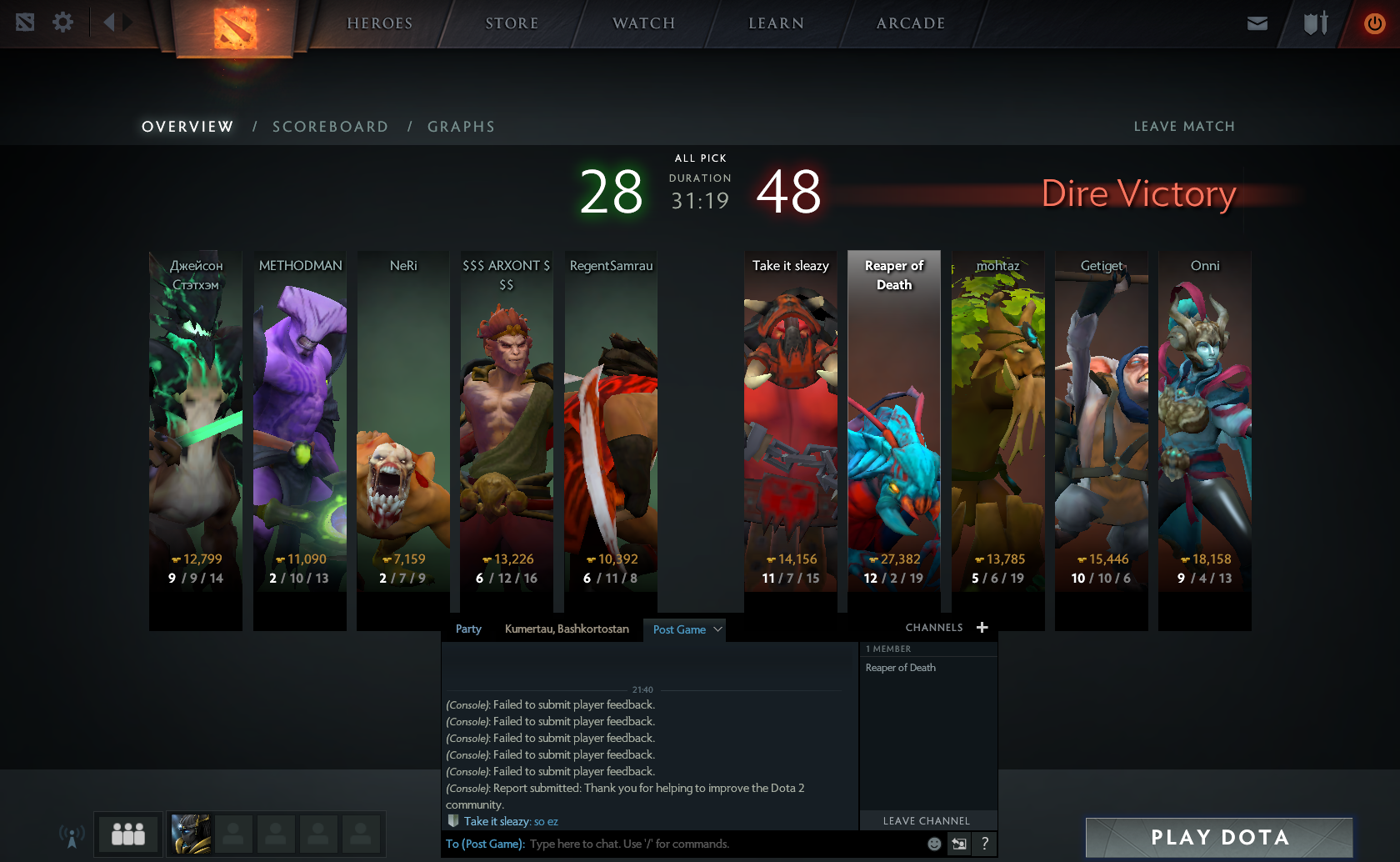Leave the match
1400x862 pixels.
tap(1183, 127)
